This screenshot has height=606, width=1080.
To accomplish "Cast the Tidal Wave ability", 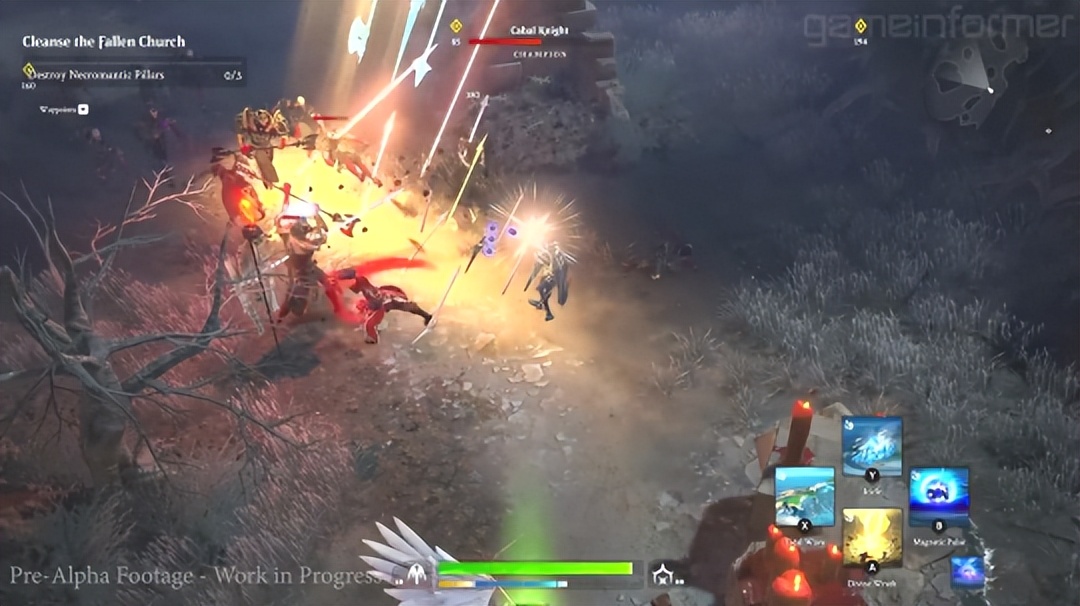I will [805, 495].
